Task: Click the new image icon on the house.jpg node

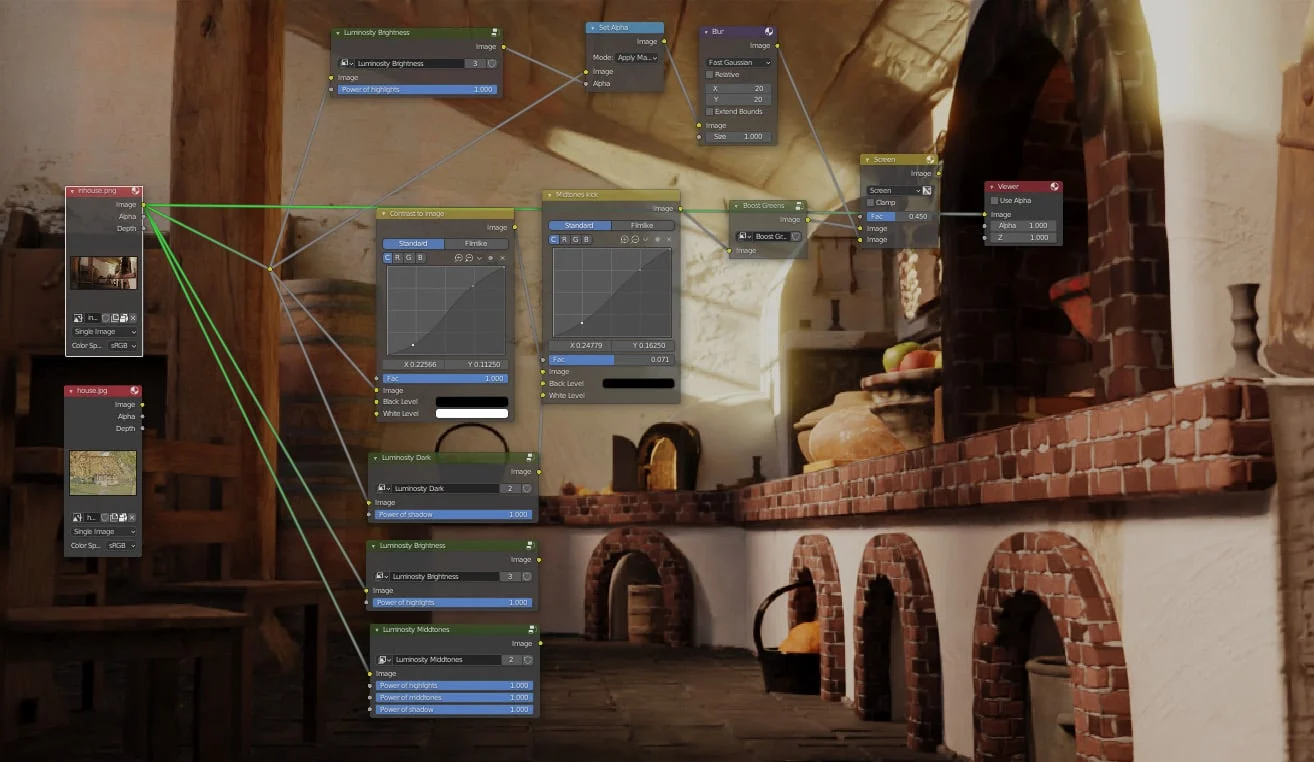Action: coord(114,517)
